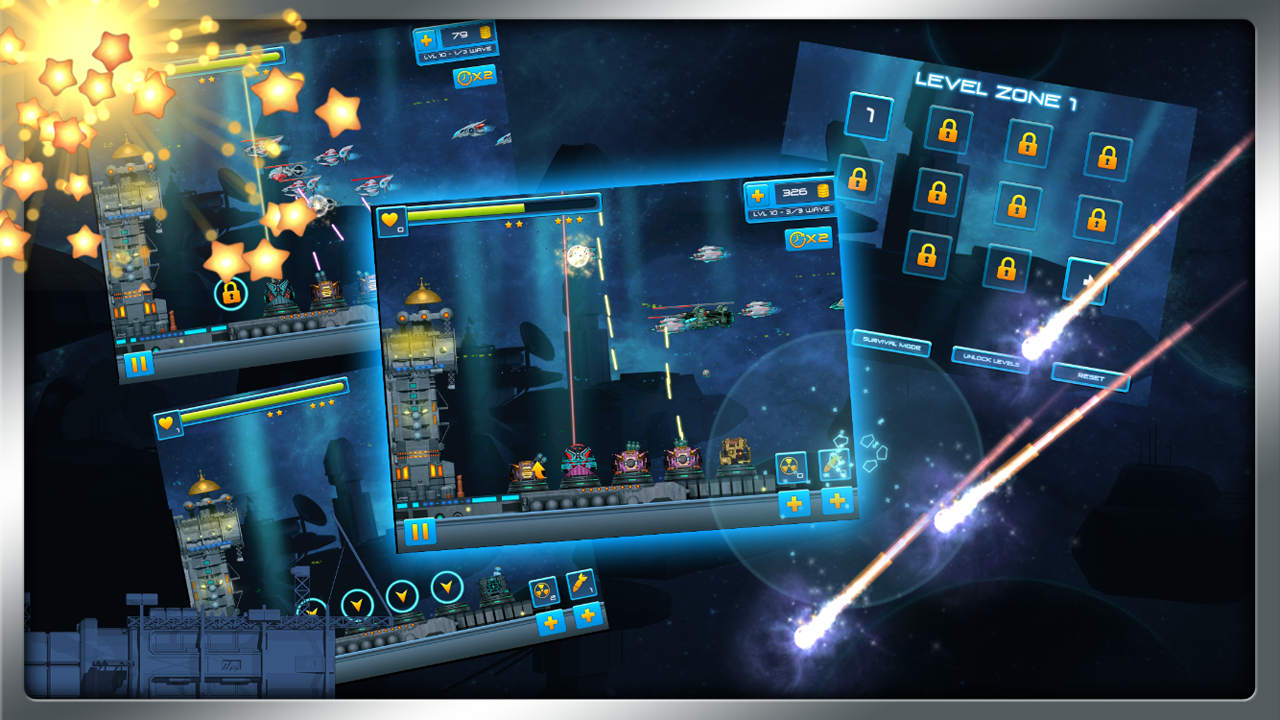Select the rocket icon in the bottom toolbar

point(582,585)
